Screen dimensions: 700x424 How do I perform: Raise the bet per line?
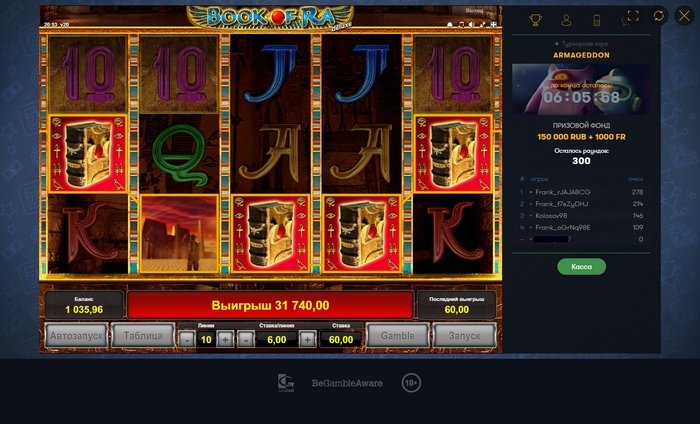coord(307,339)
